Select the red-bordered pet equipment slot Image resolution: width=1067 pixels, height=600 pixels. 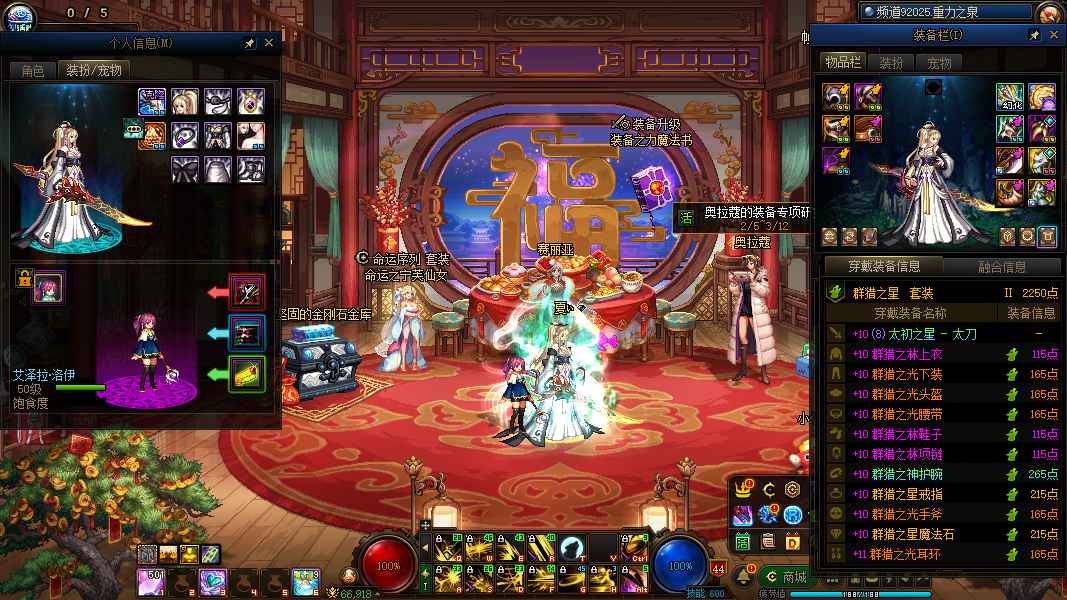247,292
